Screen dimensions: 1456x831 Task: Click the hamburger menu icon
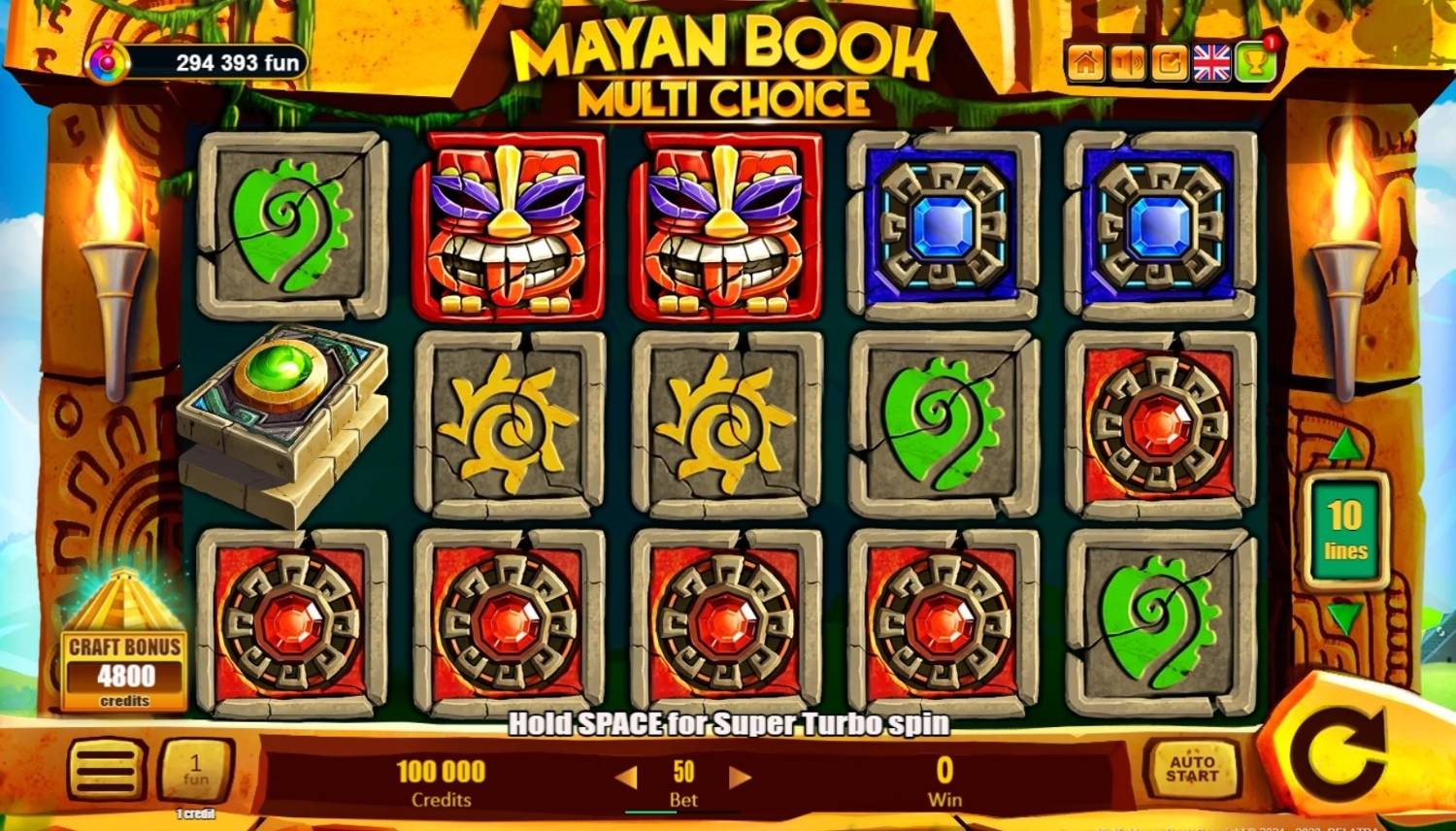[x=107, y=770]
